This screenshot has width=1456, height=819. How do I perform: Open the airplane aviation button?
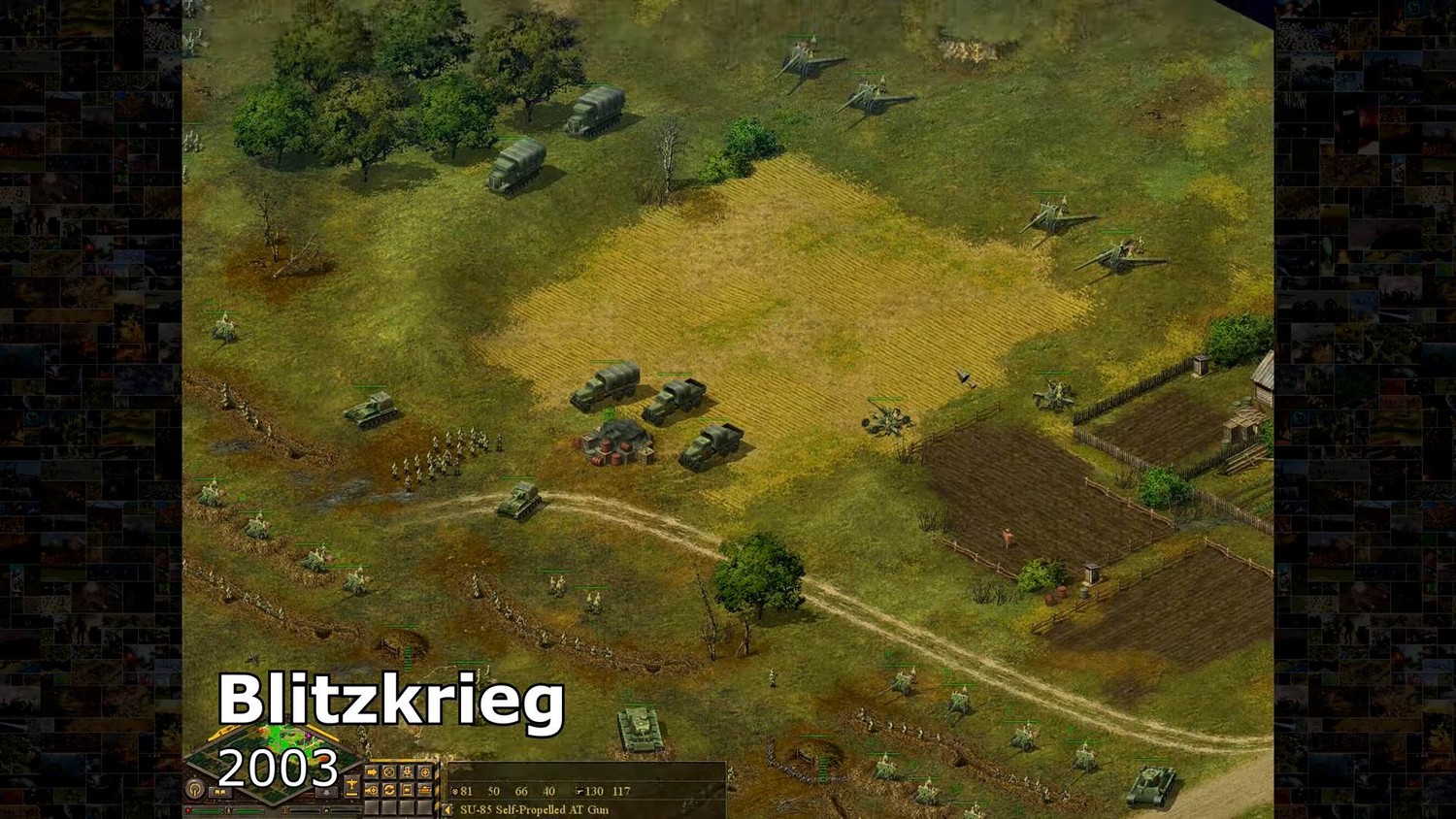pyautogui.click(x=351, y=784)
